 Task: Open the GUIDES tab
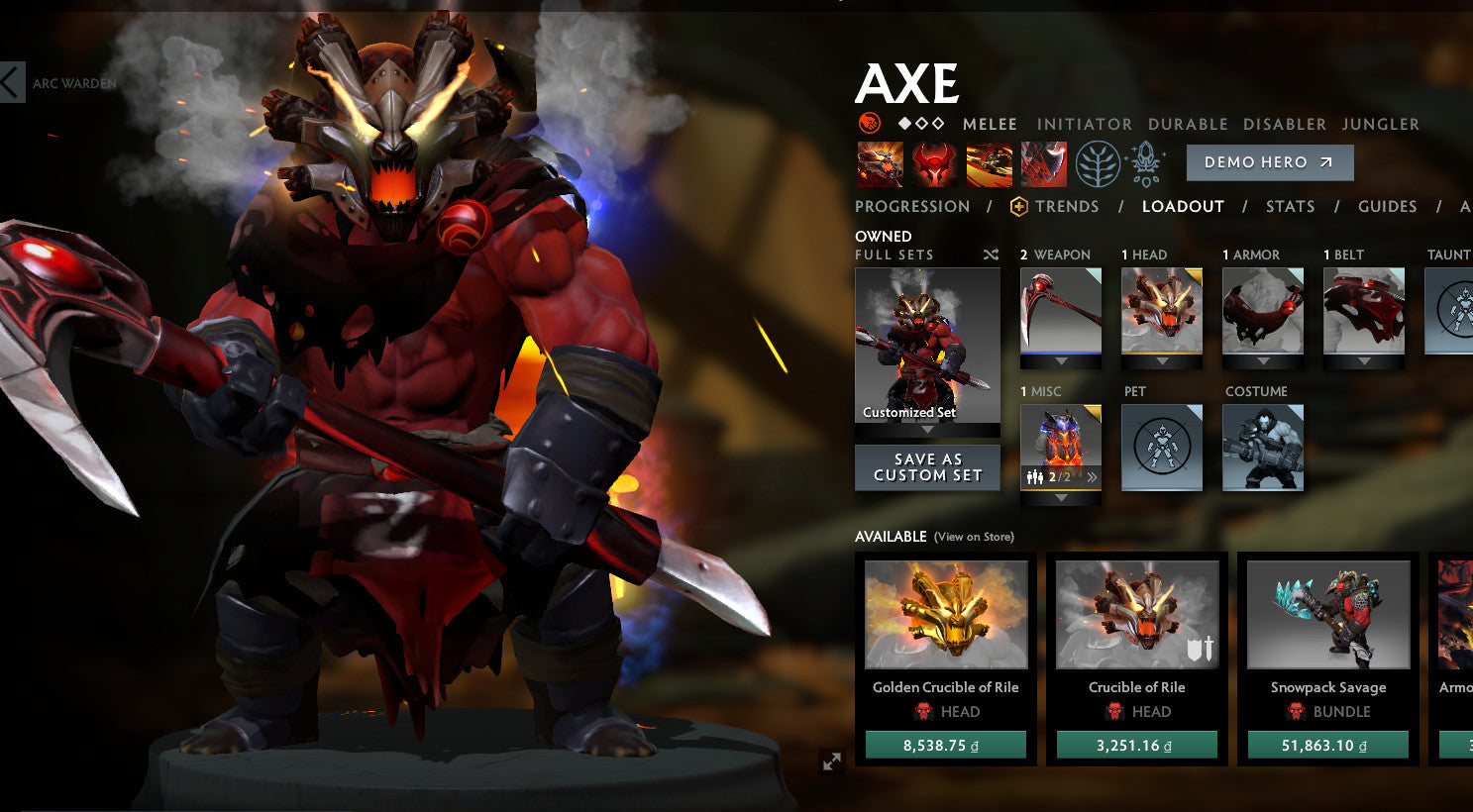[x=1387, y=206]
